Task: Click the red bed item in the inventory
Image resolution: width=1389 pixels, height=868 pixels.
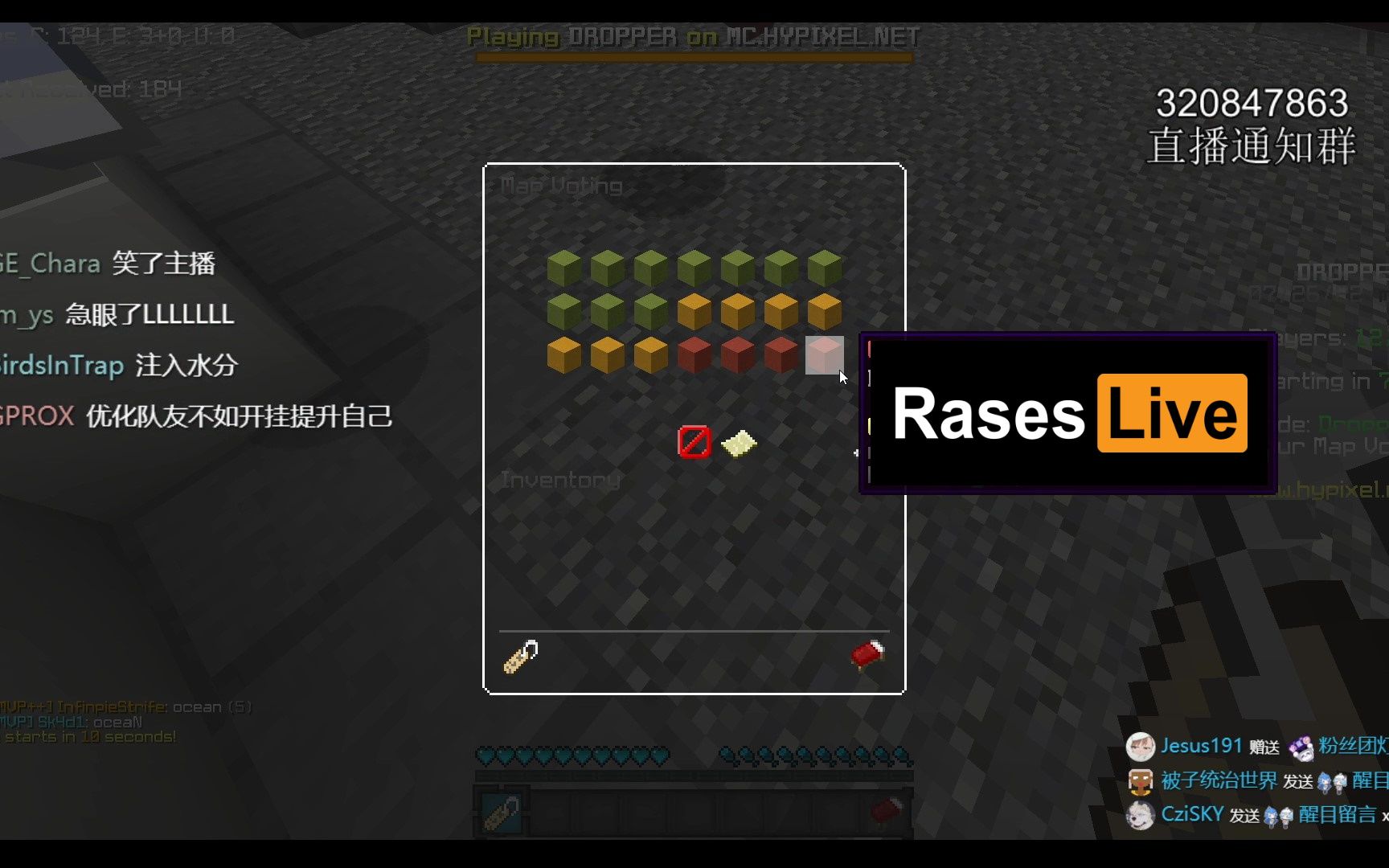Action: [868, 656]
